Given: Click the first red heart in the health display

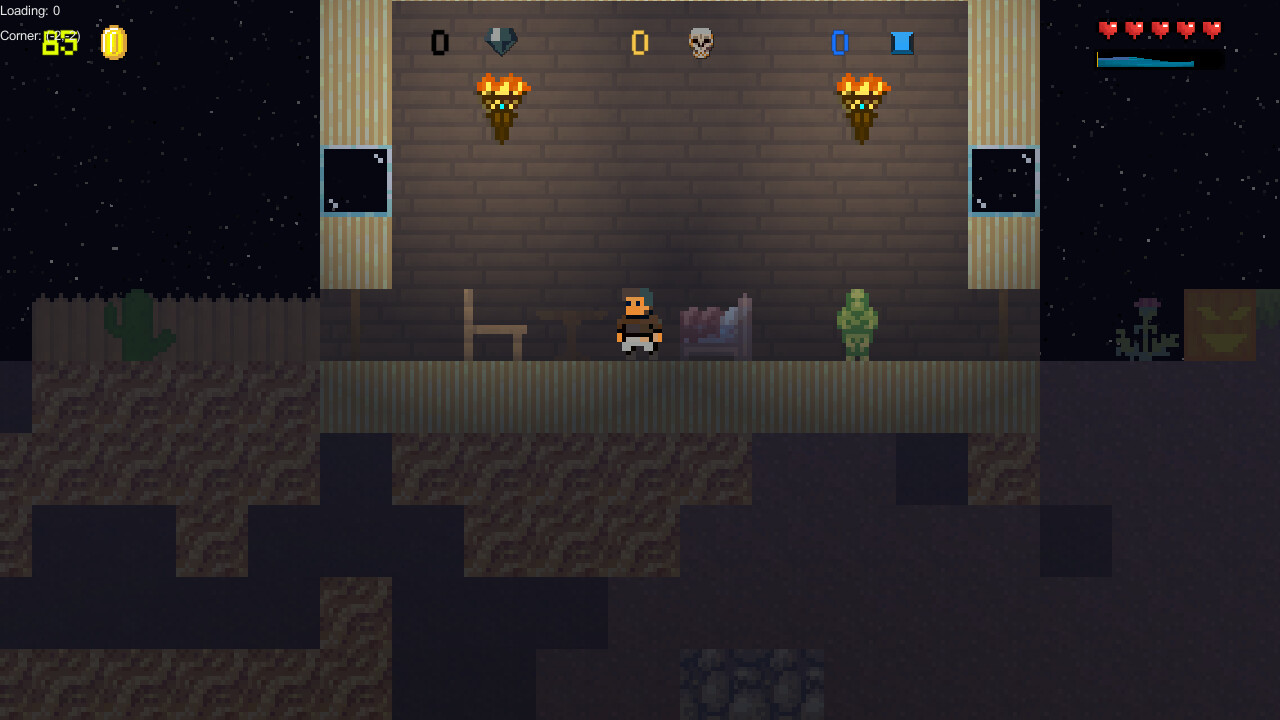Looking at the screenshot, I should click(x=1106, y=29).
